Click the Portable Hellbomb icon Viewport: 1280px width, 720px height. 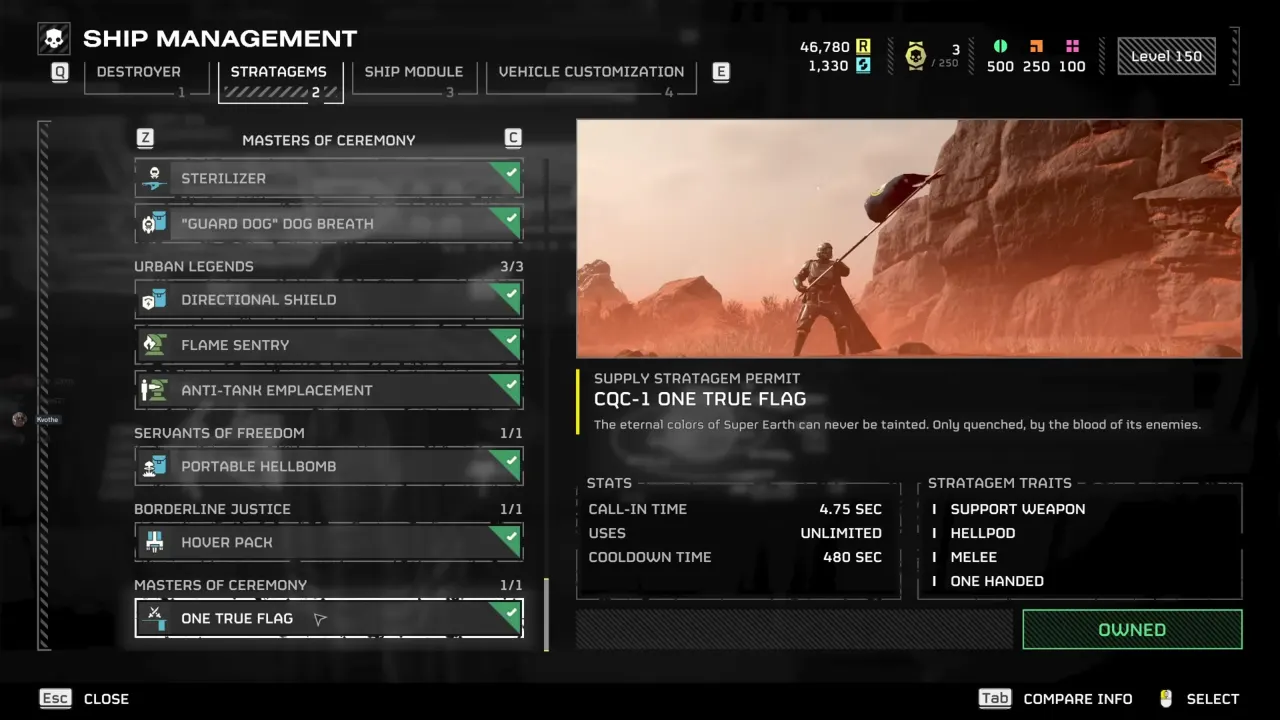click(x=154, y=466)
